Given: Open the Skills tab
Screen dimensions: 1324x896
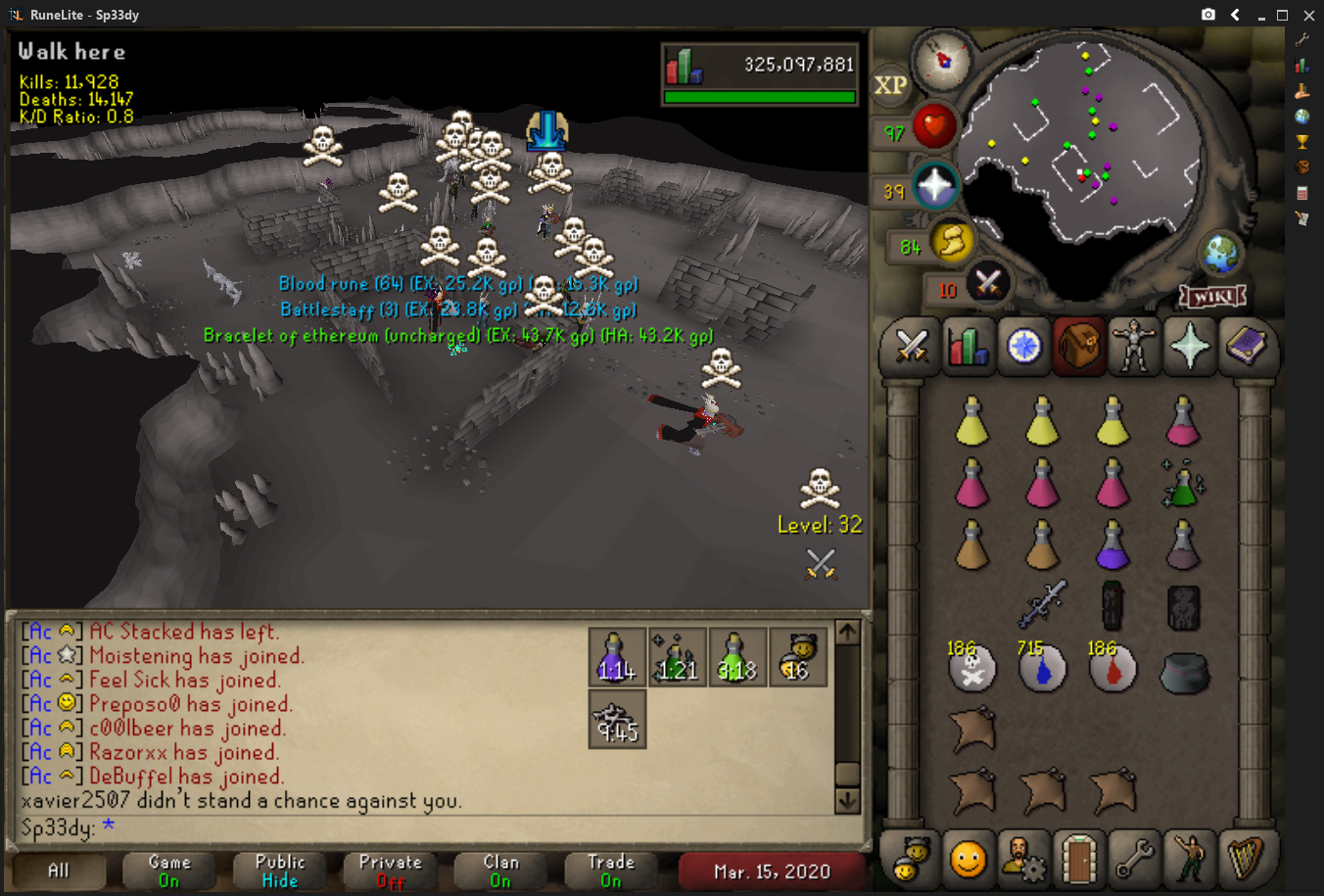Looking at the screenshot, I should 968,347.
